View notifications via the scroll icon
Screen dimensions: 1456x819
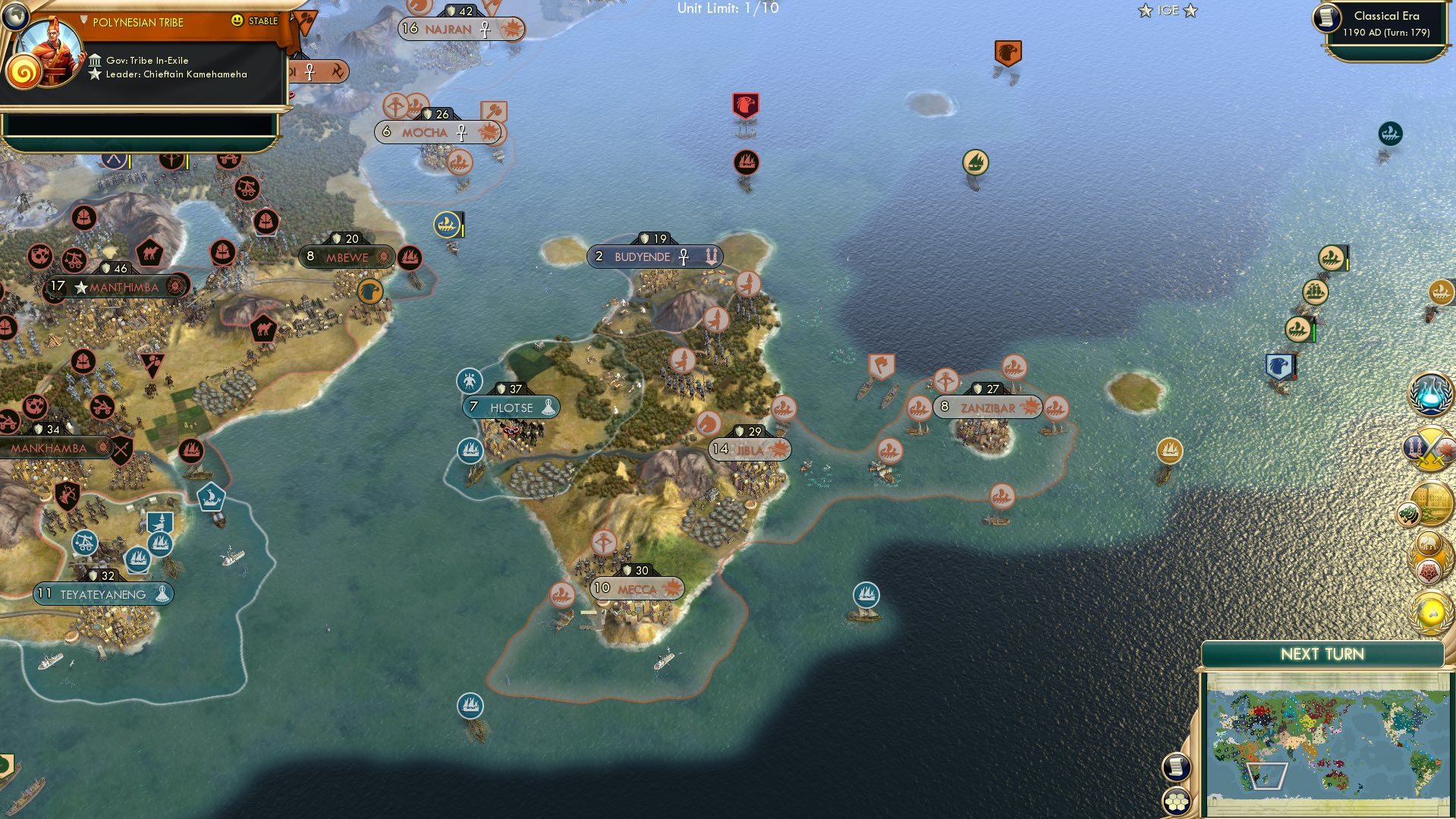tap(1177, 768)
